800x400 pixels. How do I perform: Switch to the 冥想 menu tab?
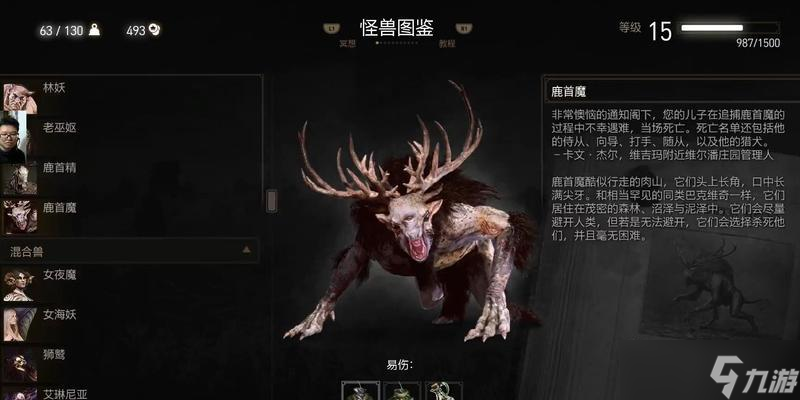(347, 43)
